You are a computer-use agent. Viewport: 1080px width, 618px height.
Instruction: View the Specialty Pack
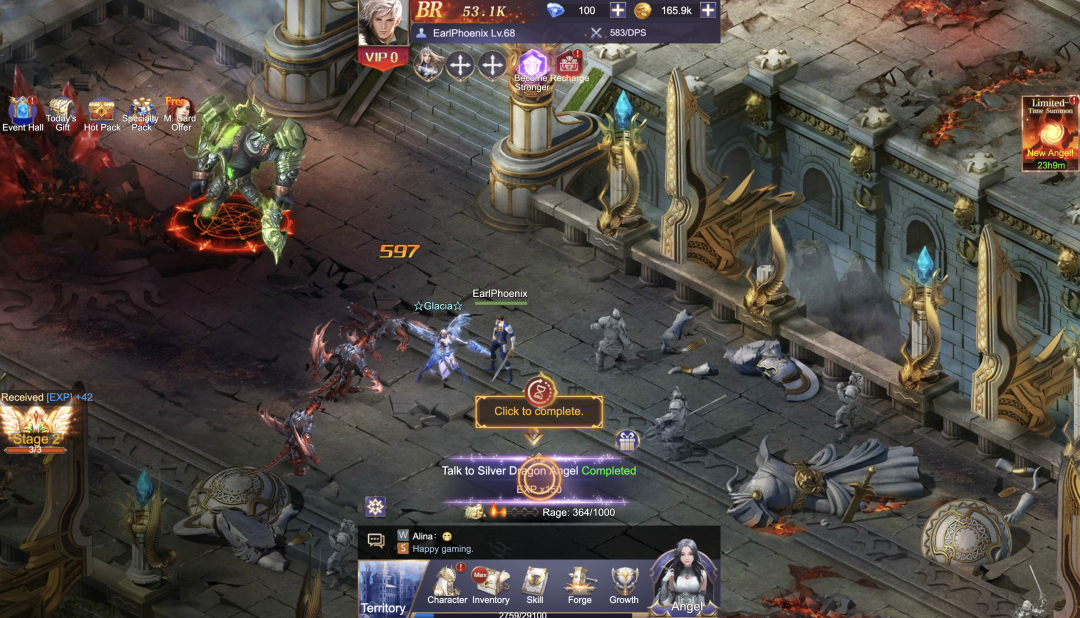(142, 112)
